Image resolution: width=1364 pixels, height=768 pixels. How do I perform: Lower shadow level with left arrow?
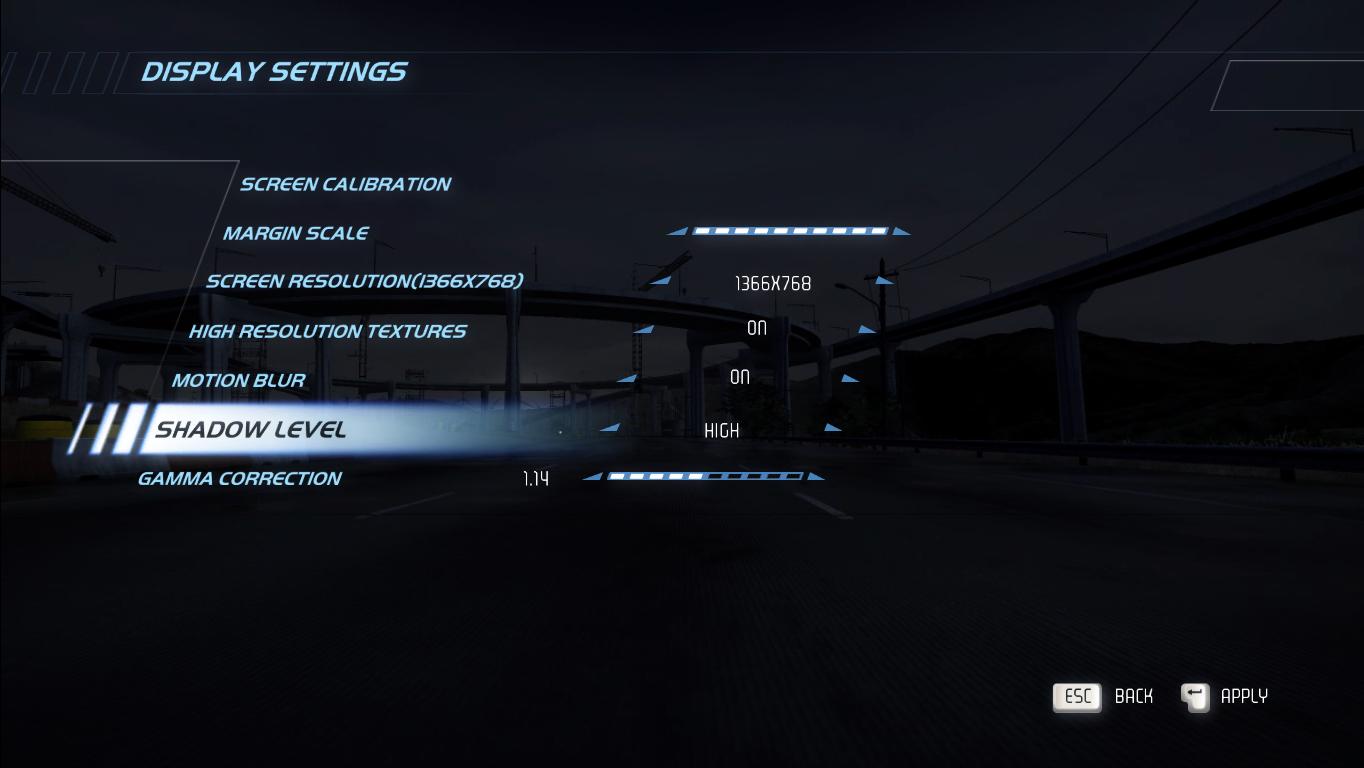pyautogui.click(x=609, y=428)
